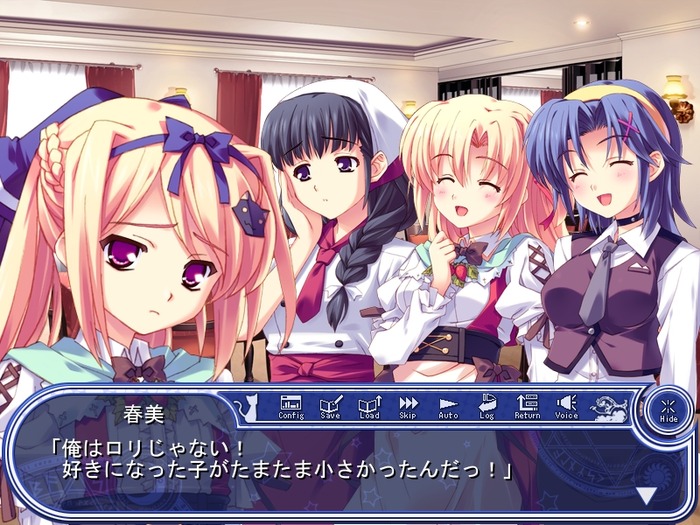
Task: Hide the dialogue window
Action: [x=668, y=410]
